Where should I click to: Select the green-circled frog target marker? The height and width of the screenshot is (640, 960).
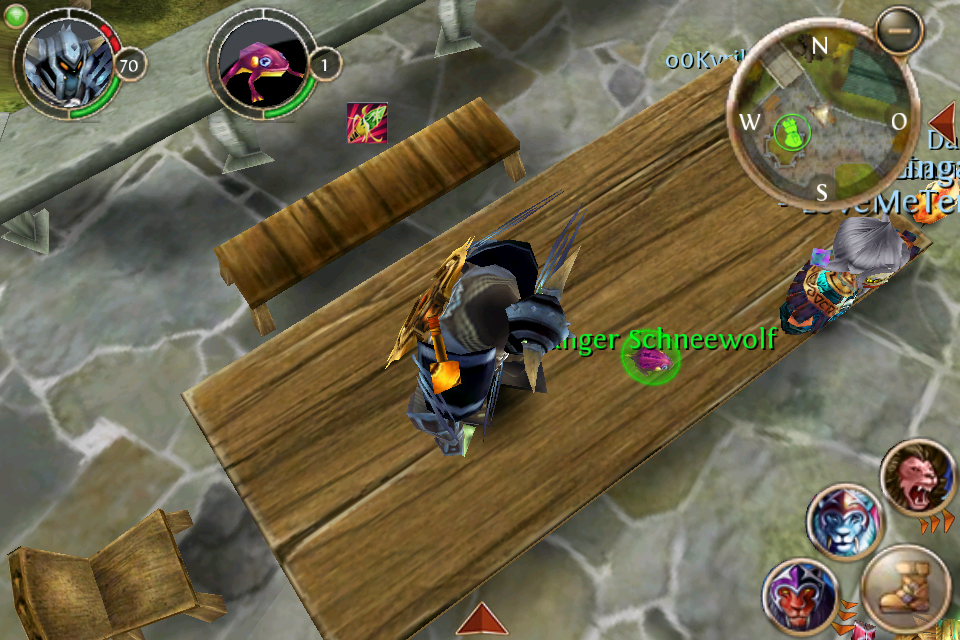650,358
